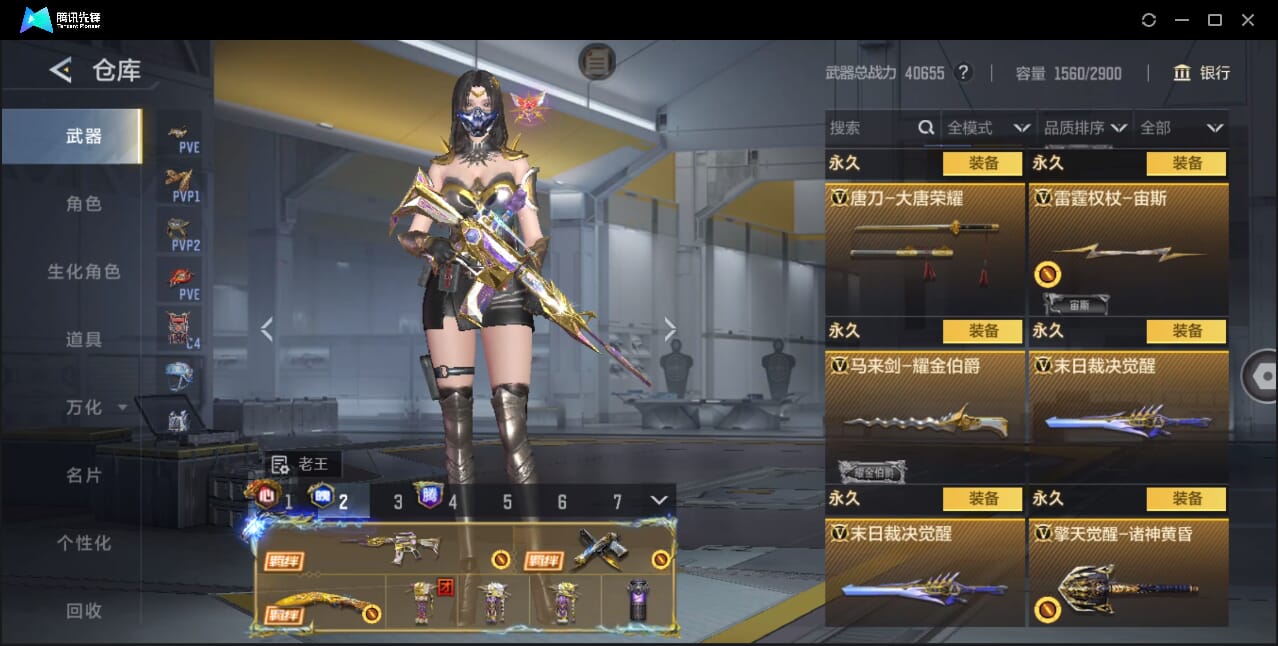Screen dimensions: 1278x646
Task: Open the 名片 category
Action: pyautogui.click(x=84, y=475)
